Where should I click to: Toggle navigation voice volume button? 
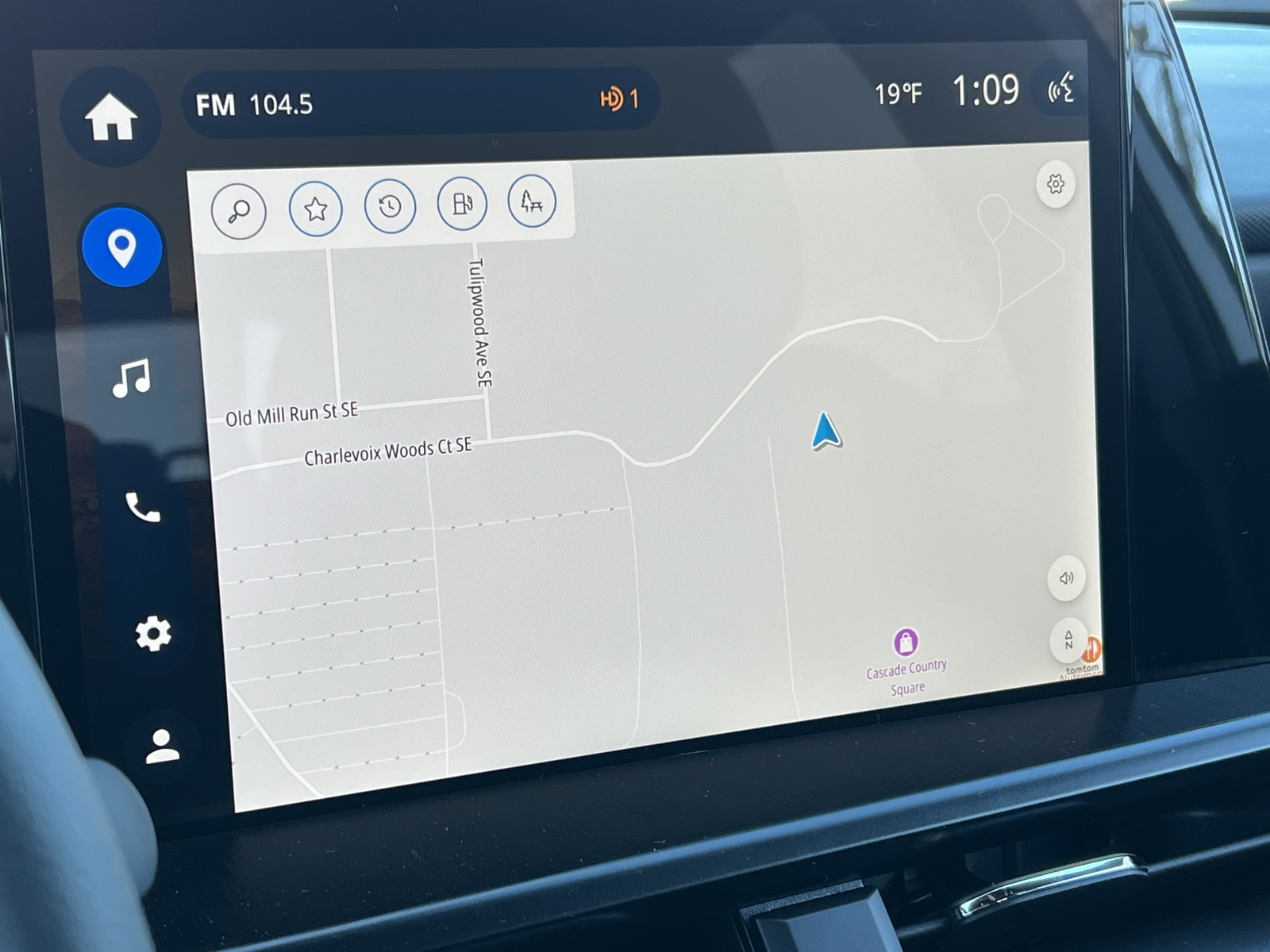[x=1066, y=578]
